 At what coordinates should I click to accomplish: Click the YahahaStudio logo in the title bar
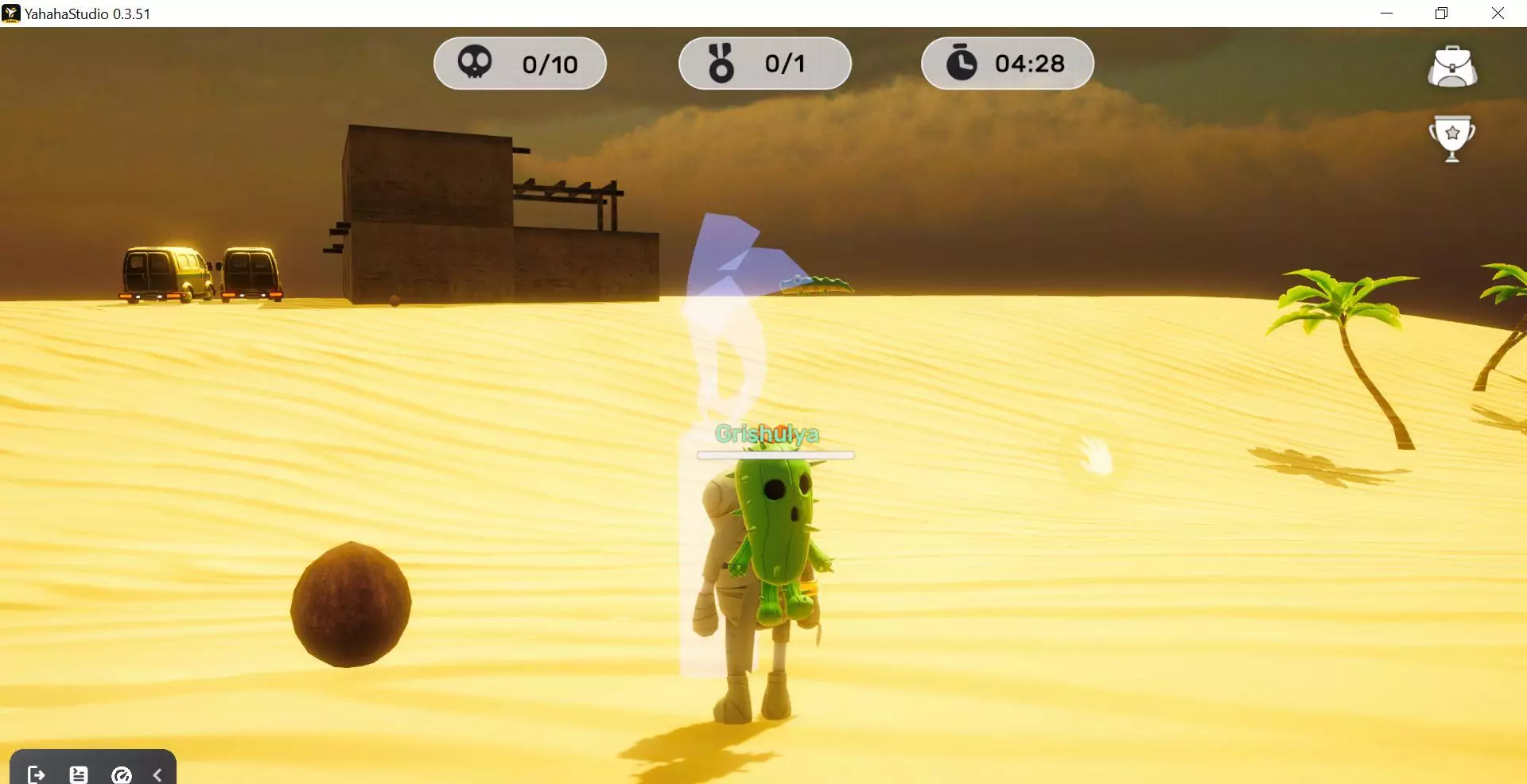pos(11,13)
